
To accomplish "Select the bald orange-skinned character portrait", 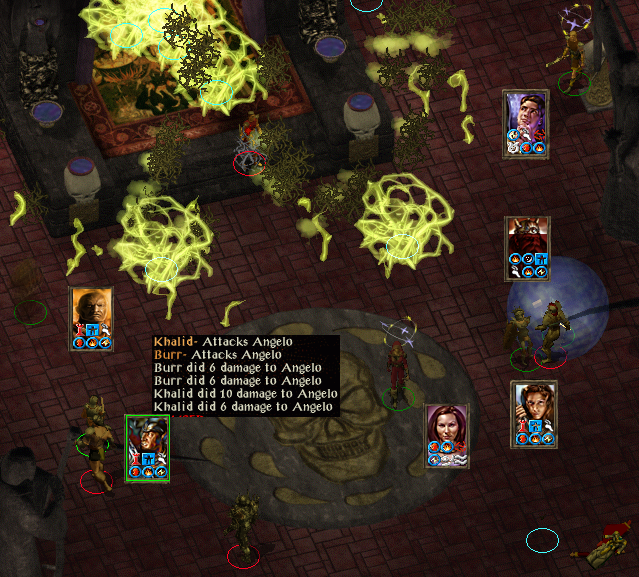I will point(91,317).
